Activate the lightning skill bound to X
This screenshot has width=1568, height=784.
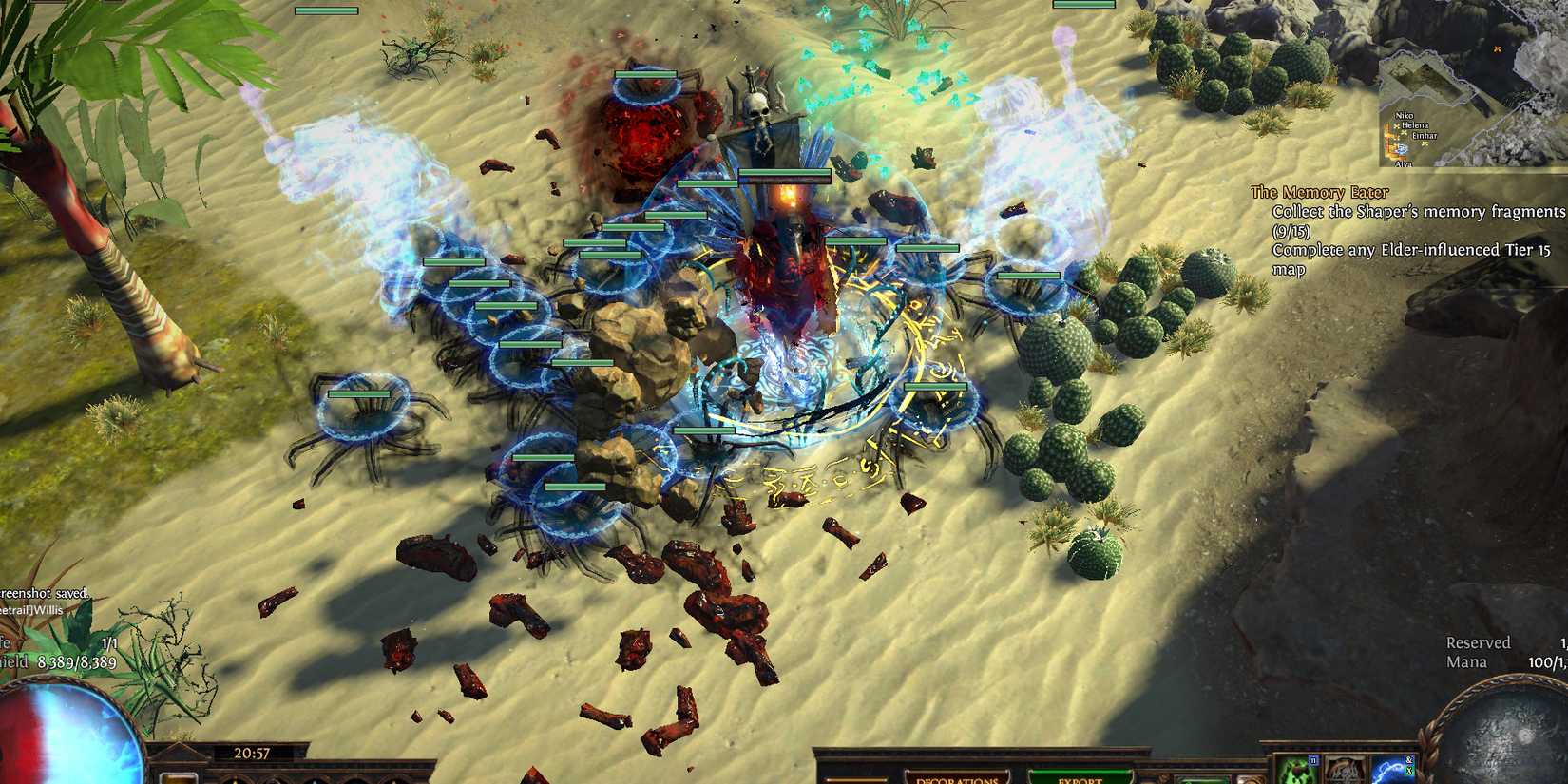(1392, 774)
